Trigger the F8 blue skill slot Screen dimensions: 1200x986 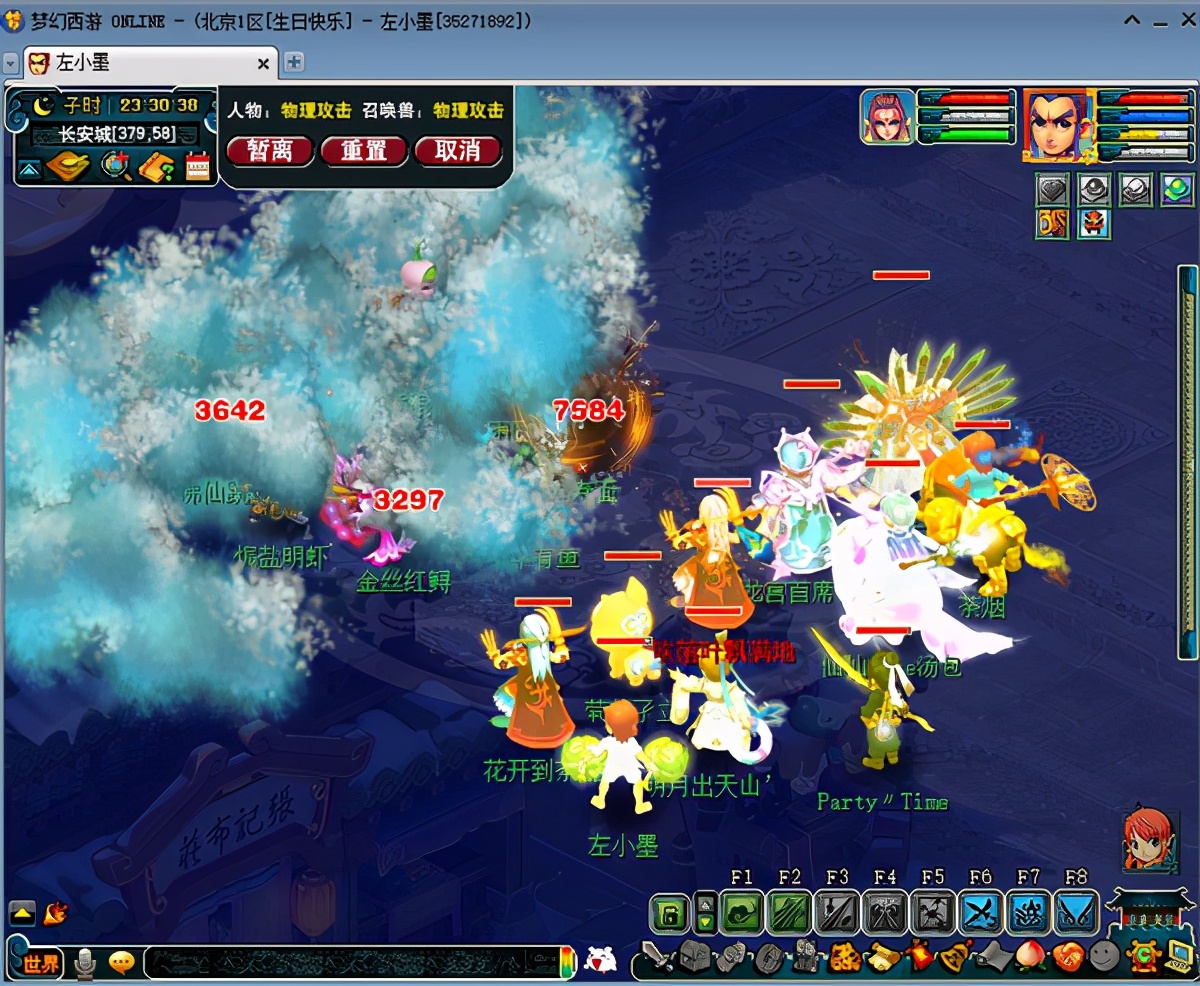[x=1075, y=913]
